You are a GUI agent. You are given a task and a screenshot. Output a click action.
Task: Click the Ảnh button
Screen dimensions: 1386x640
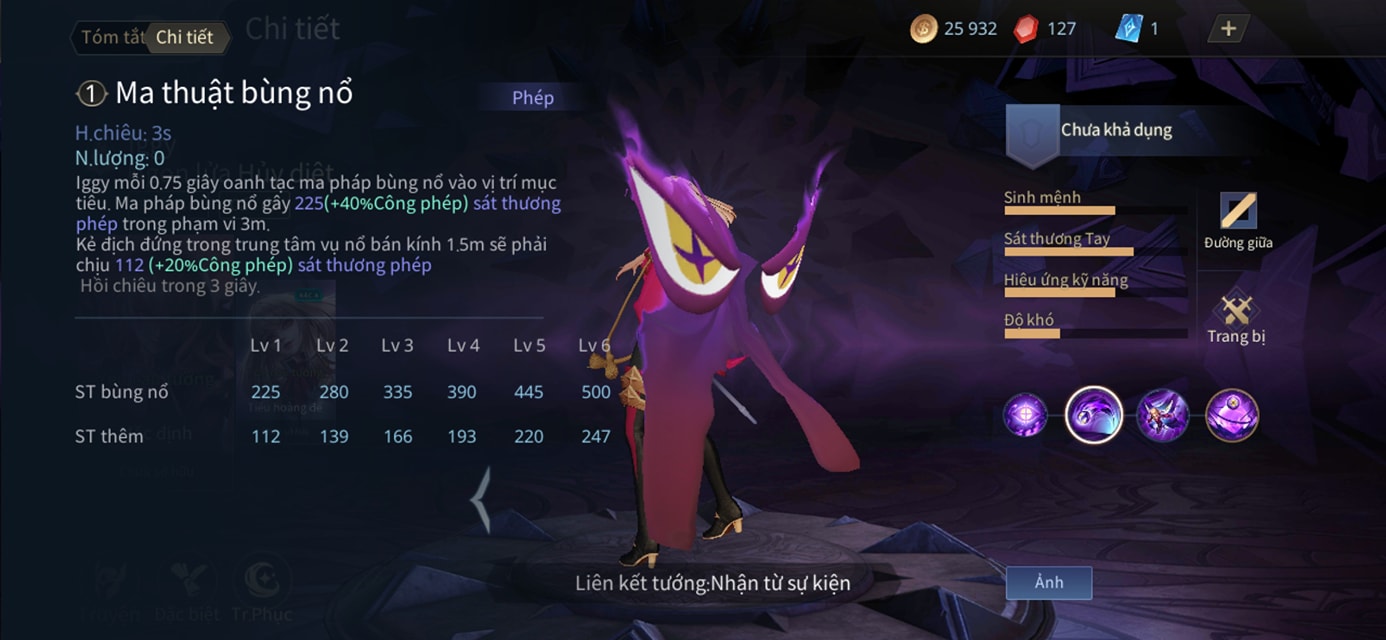(1048, 582)
